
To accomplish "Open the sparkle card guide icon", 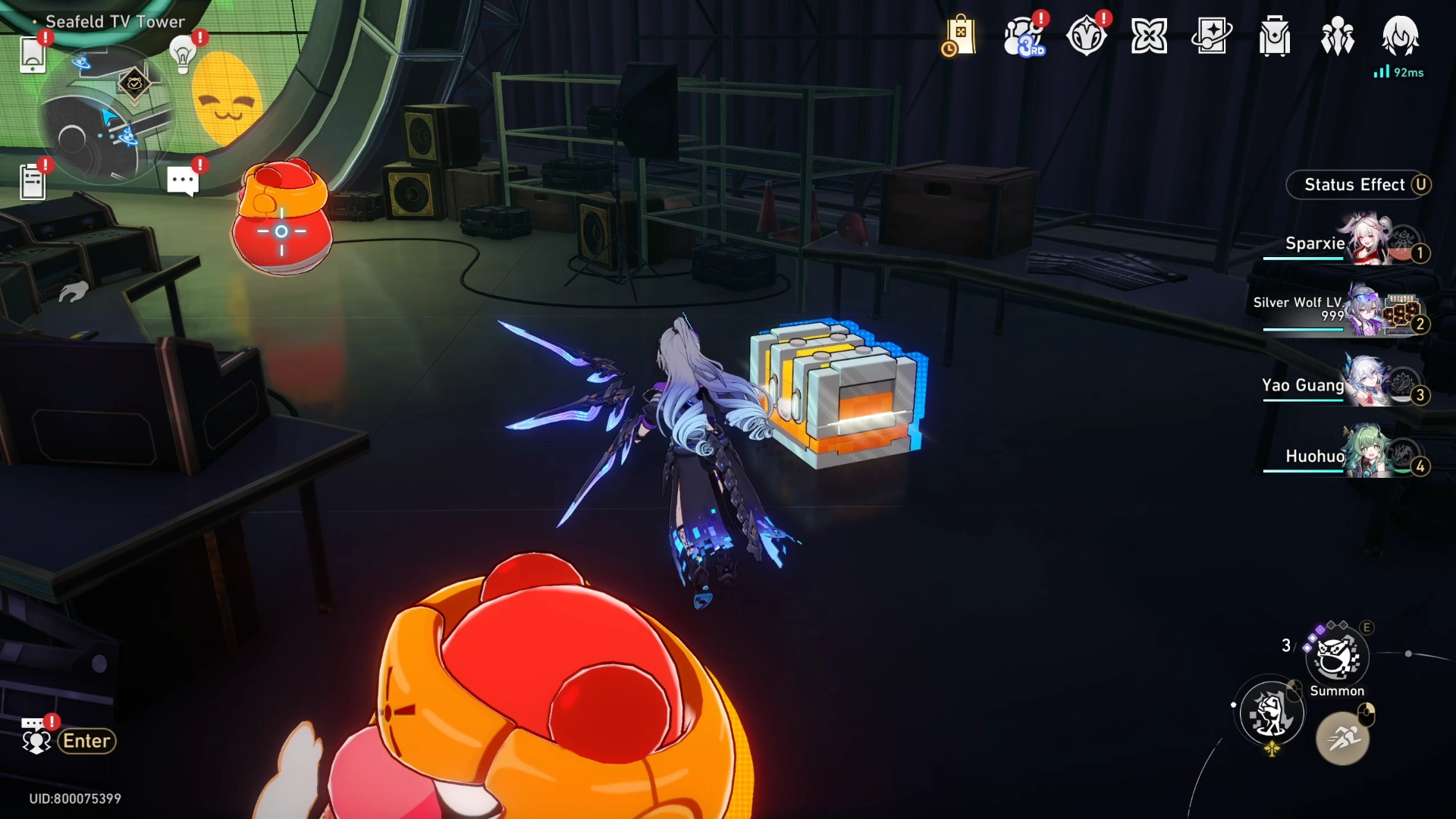I will point(1212,36).
